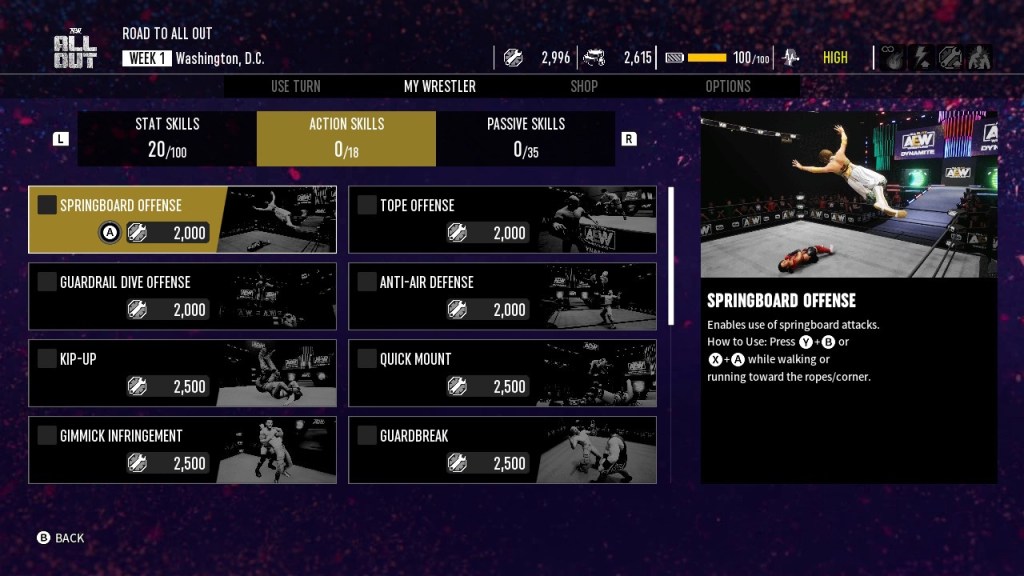Pick the Gimmick Infringement skill
1024x576 pixels.
click(x=182, y=450)
